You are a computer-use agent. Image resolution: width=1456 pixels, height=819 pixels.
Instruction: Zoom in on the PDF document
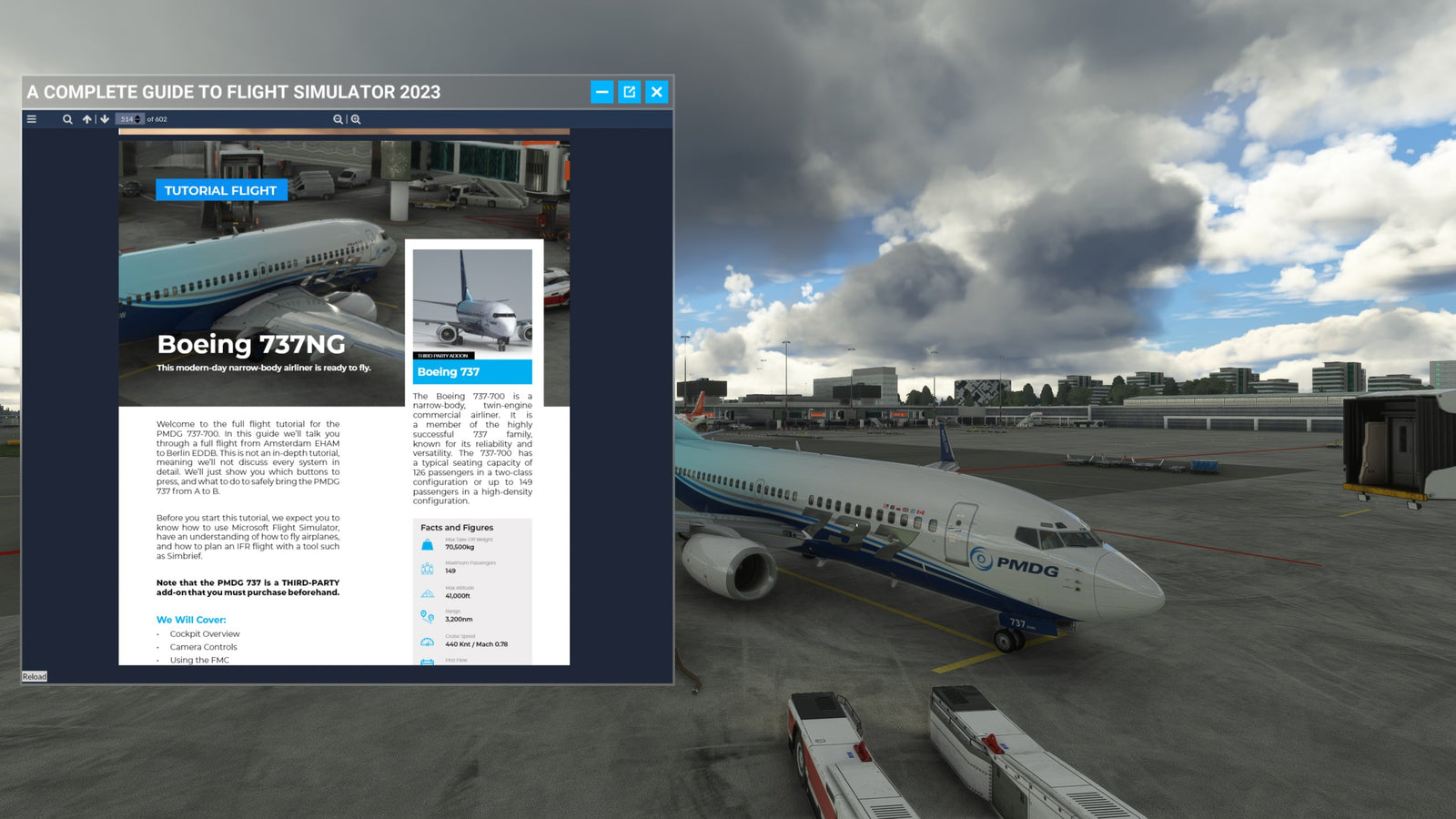(355, 119)
